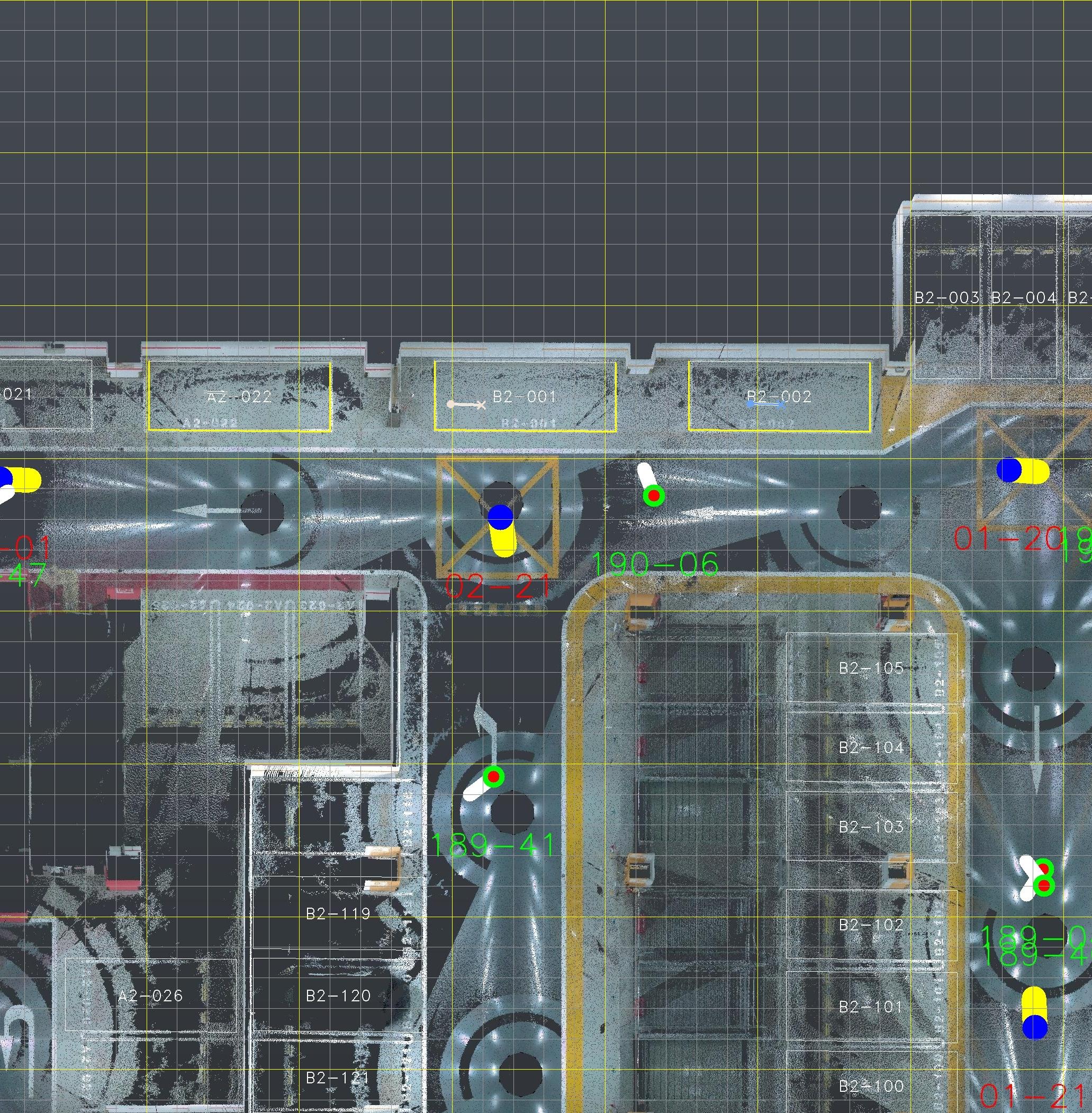Select the green-ringed marker labeled 189-41
The width and height of the screenshot is (1092, 1113).
[x=493, y=776]
